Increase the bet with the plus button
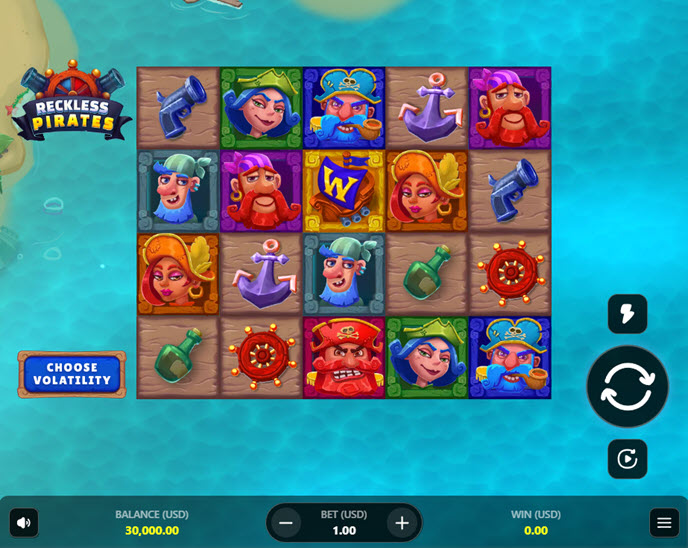Viewport: 688px width, 548px height. [402, 522]
